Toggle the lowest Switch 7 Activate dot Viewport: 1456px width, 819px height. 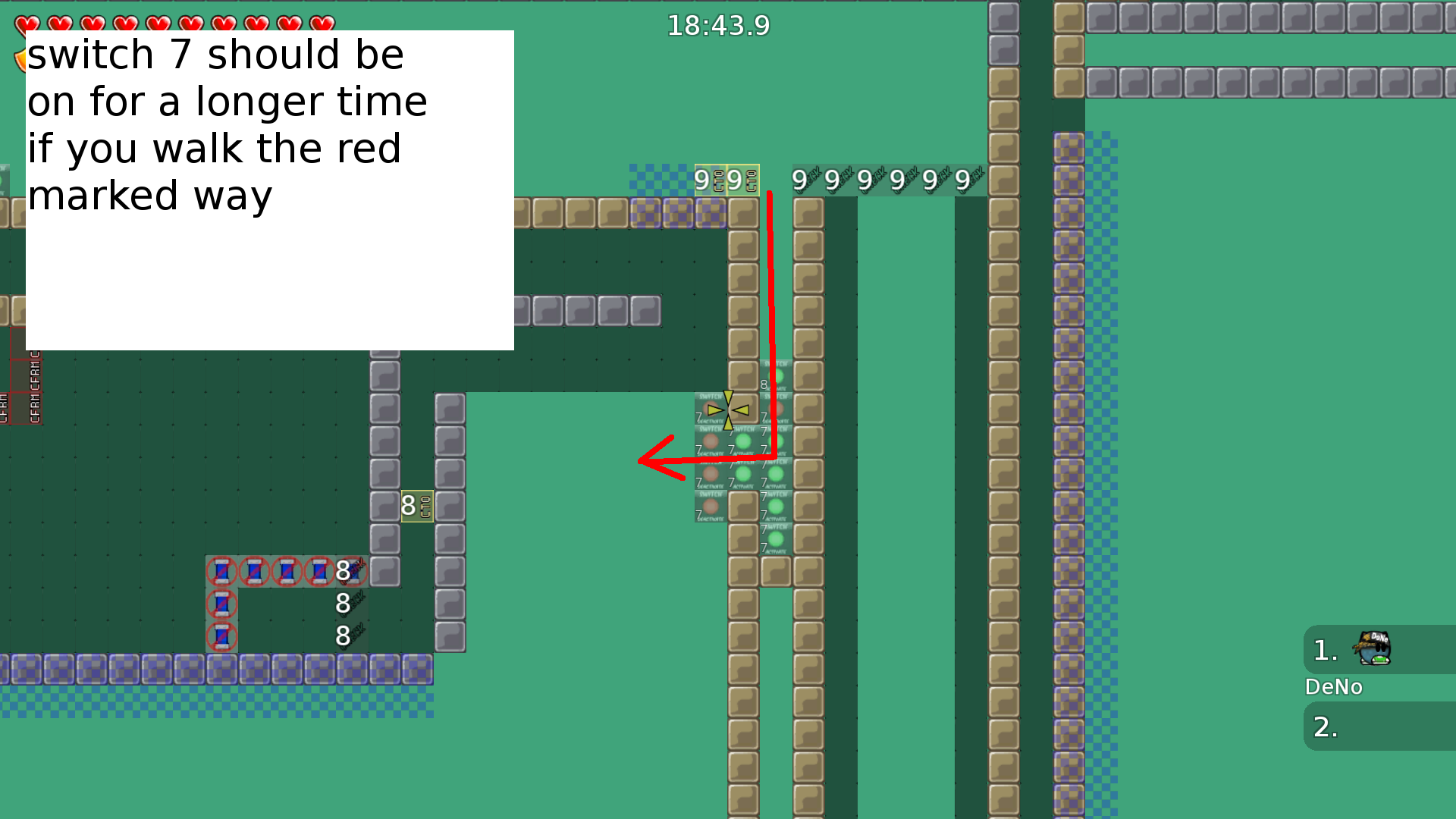pos(774,538)
